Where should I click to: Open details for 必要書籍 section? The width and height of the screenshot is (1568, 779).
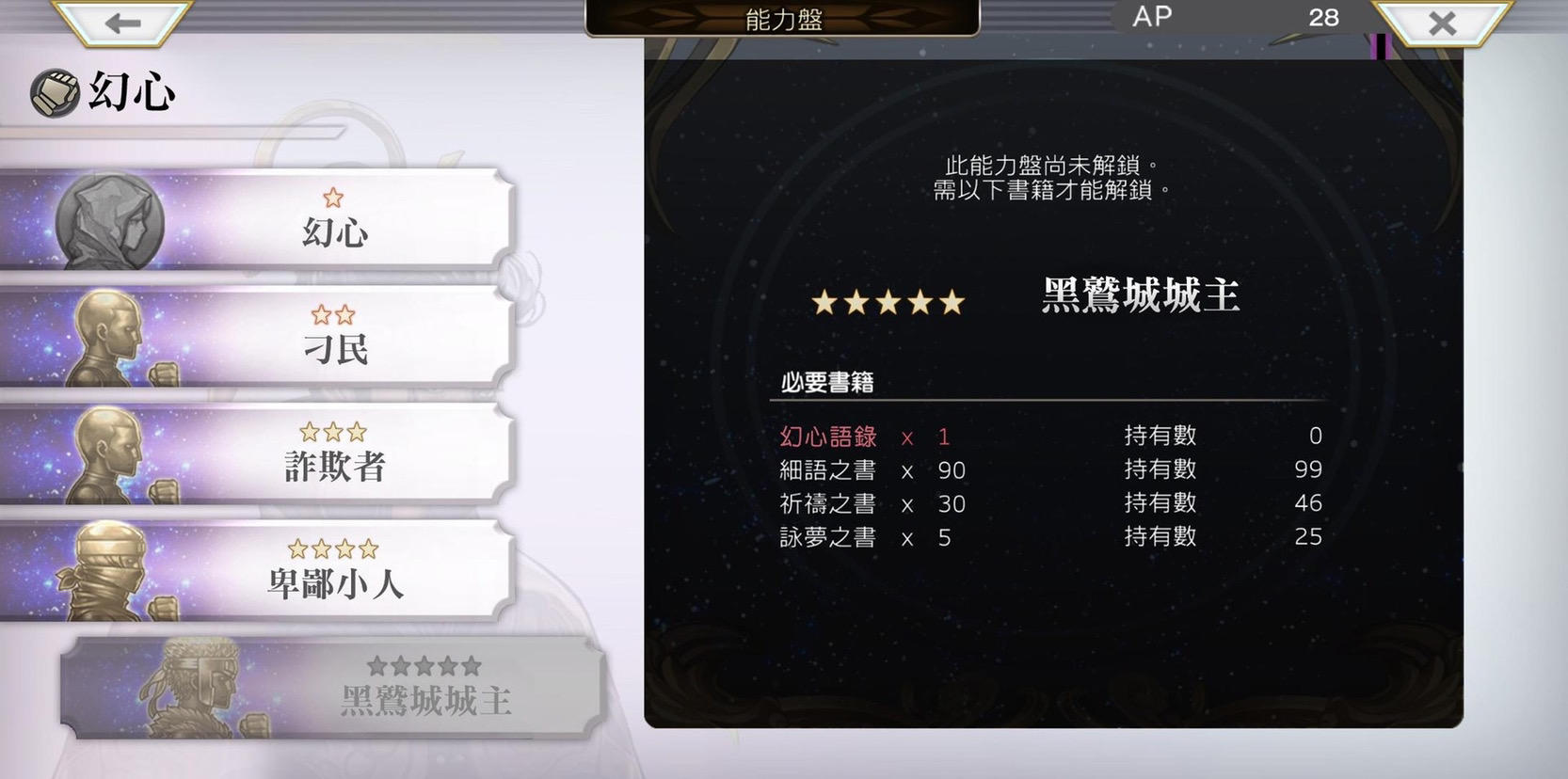(826, 382)
